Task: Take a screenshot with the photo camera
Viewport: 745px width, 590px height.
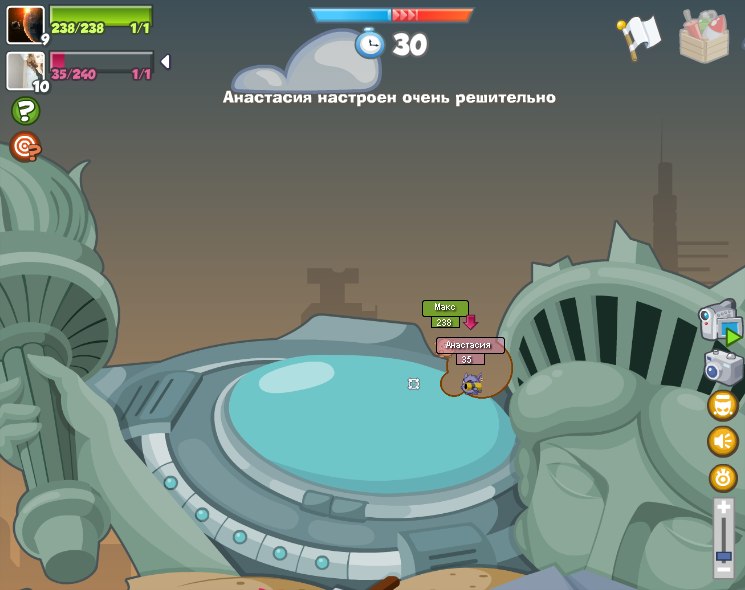Action: tap(723, 367)
